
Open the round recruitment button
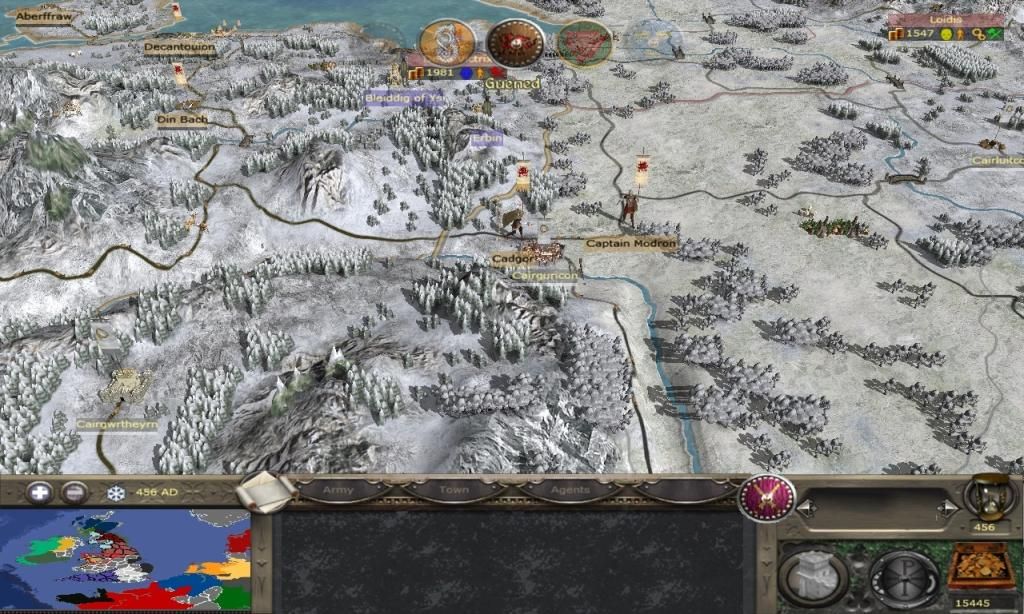coord(903,577)
